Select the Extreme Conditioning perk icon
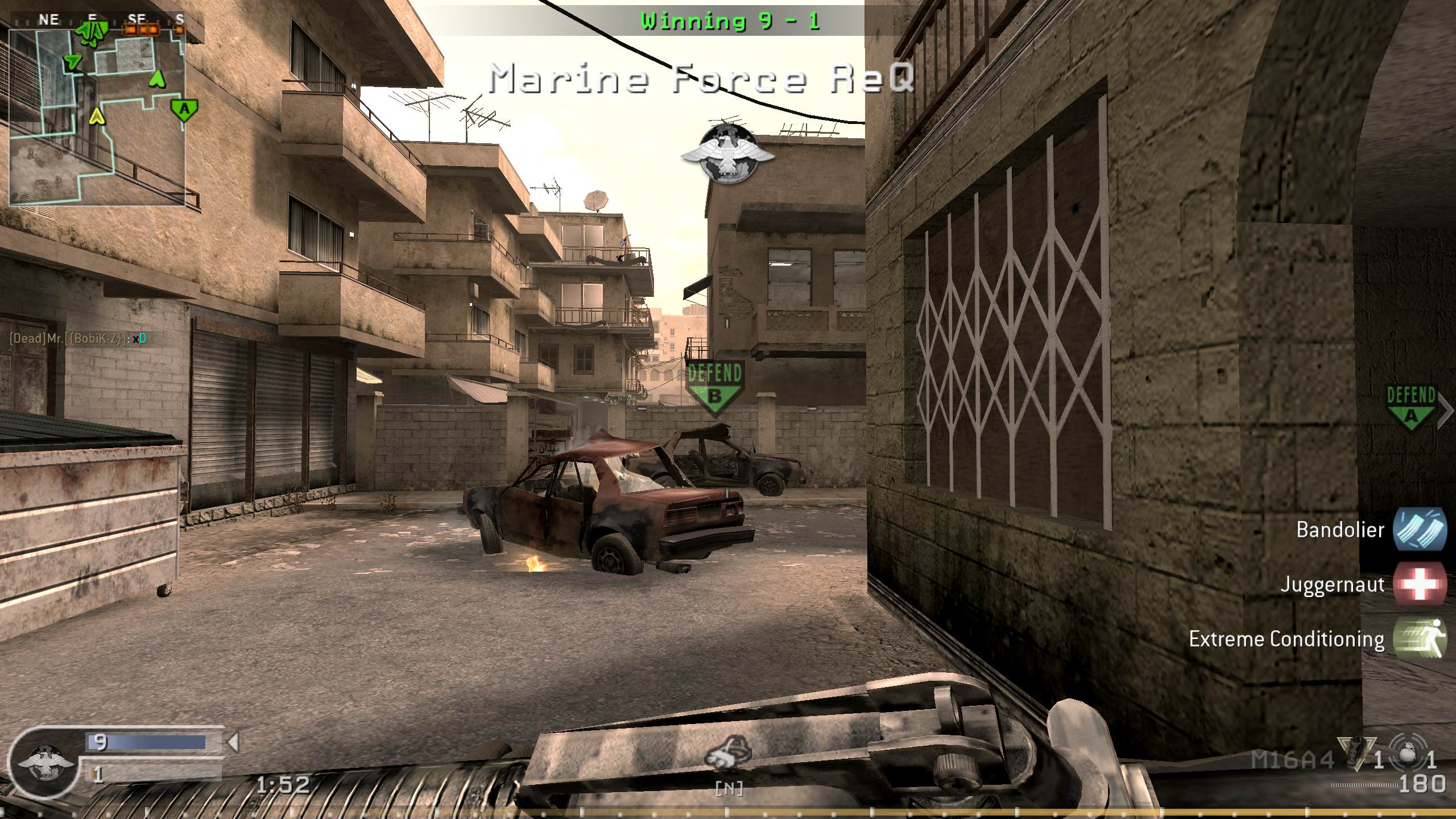Viewport: 1456px width, 819px height. [x=1420, y=639]
